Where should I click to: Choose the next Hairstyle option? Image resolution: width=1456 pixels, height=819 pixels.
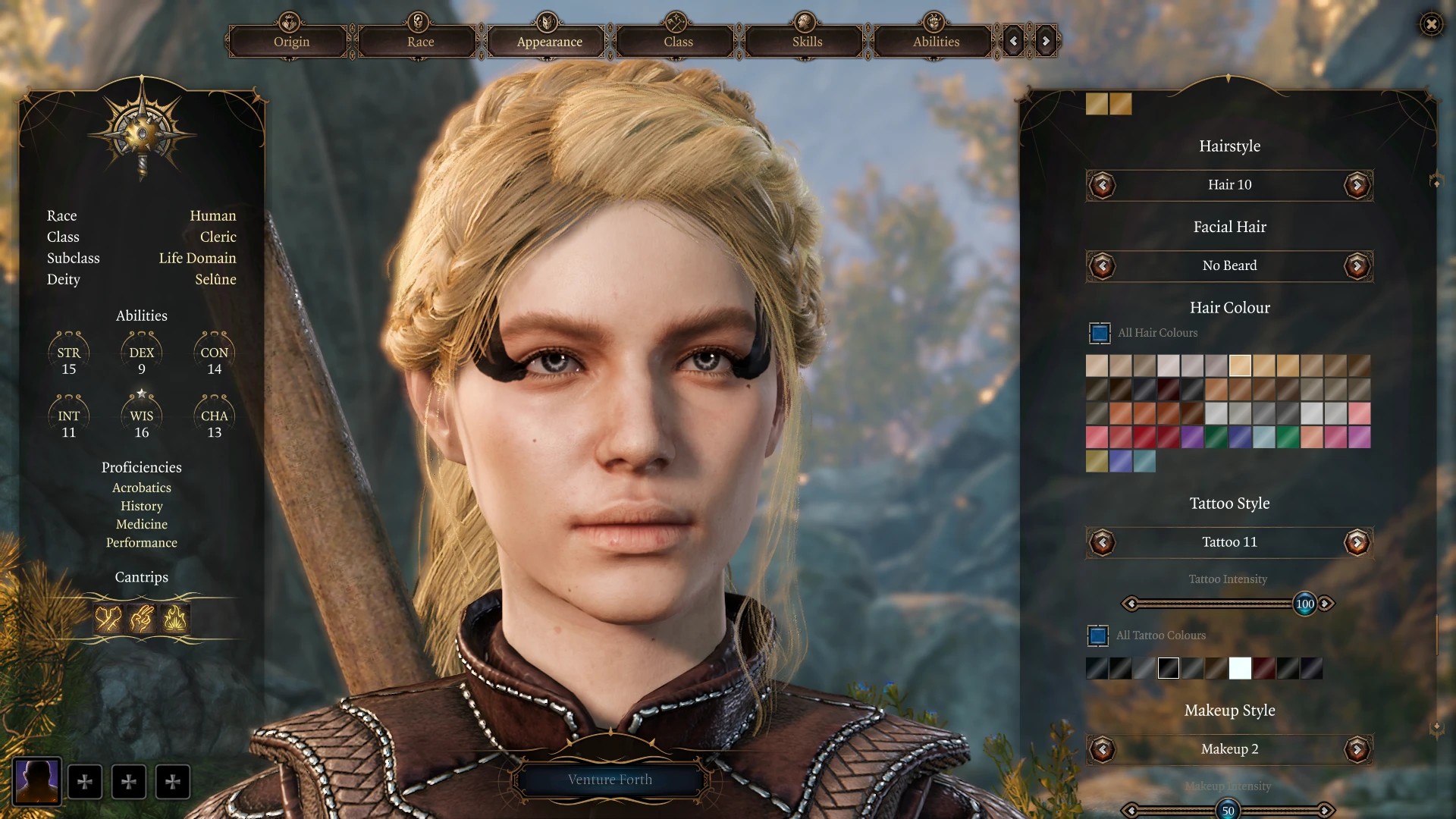tap(1357, 185)
